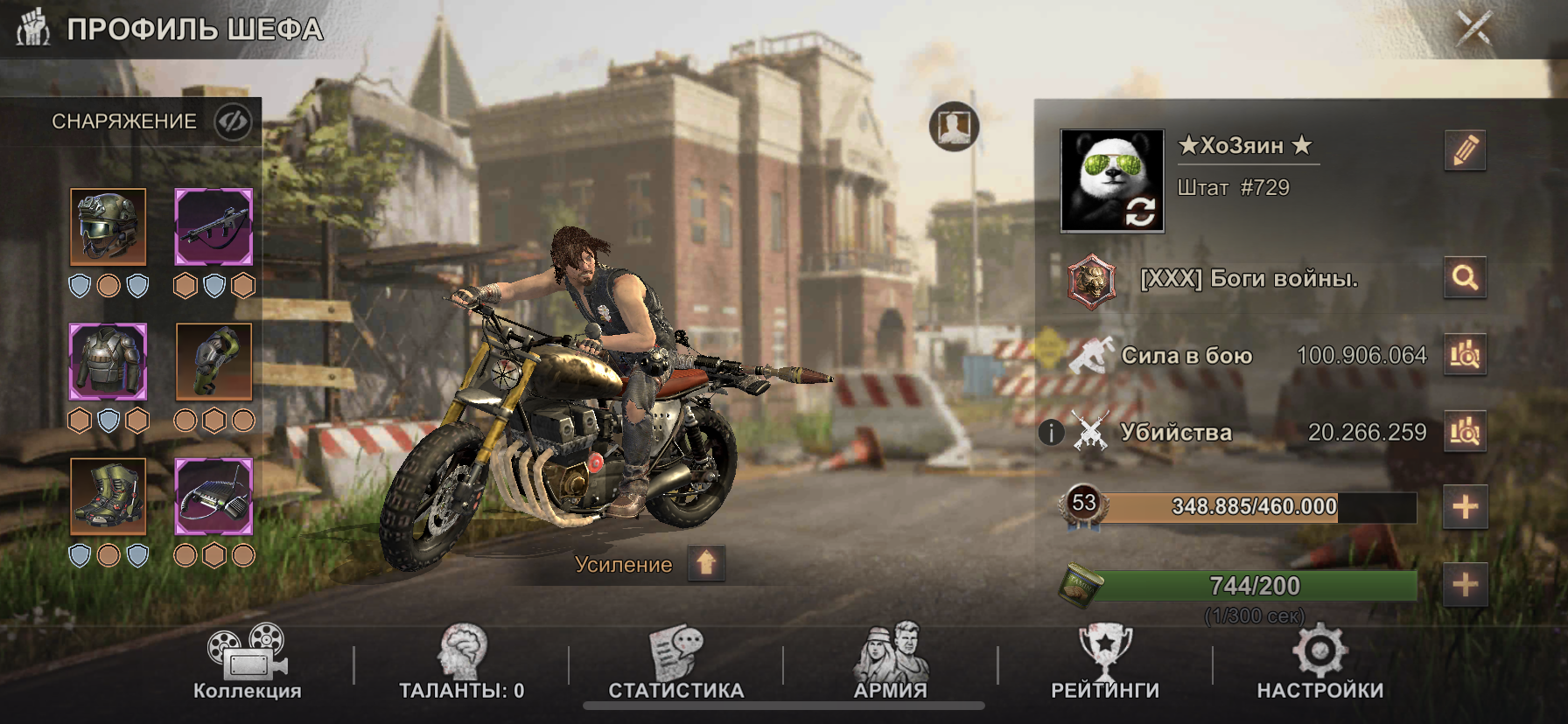Change the panda avatar picture

point(1139,212)
